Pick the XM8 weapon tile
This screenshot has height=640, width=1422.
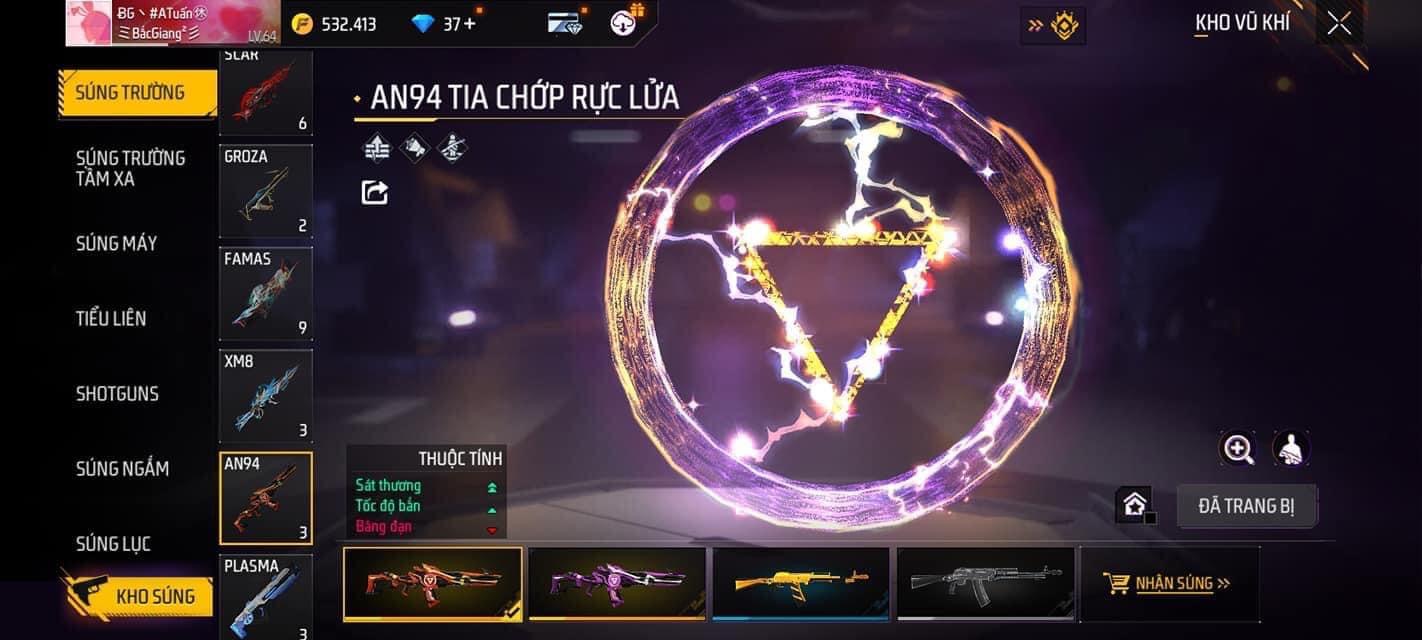[266, 395]
